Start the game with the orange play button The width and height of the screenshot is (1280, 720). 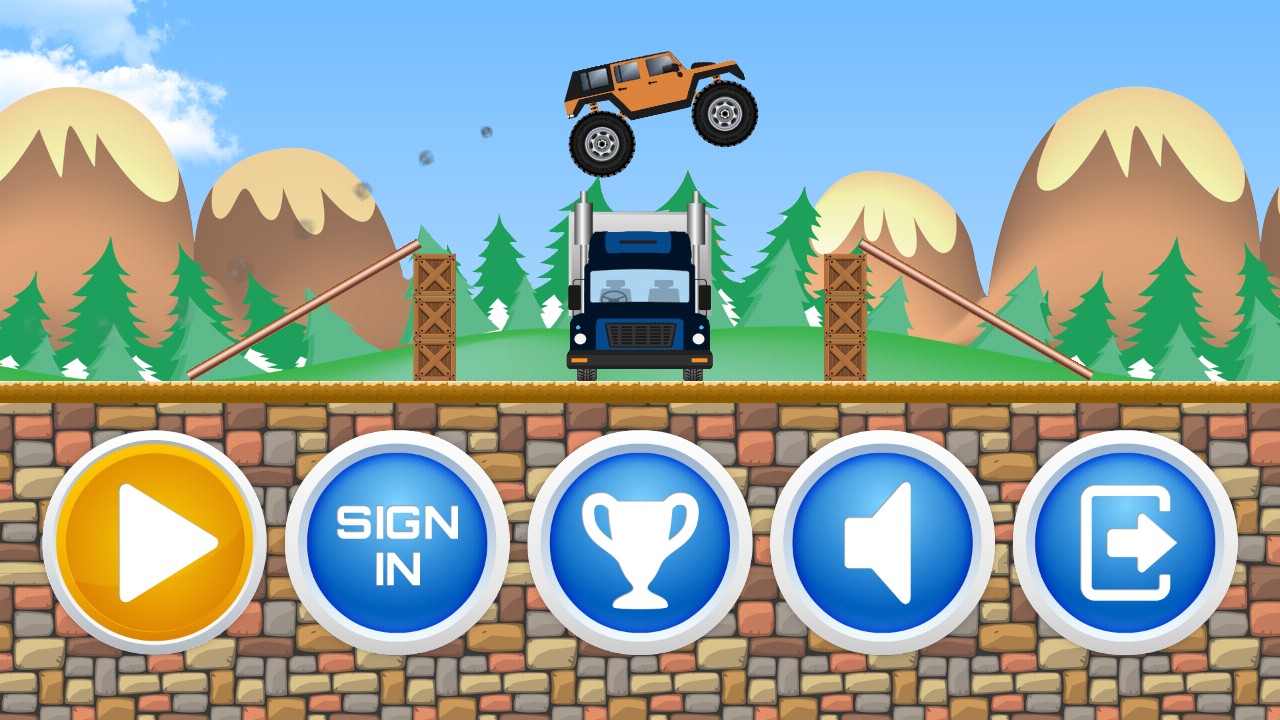point(155,542)
